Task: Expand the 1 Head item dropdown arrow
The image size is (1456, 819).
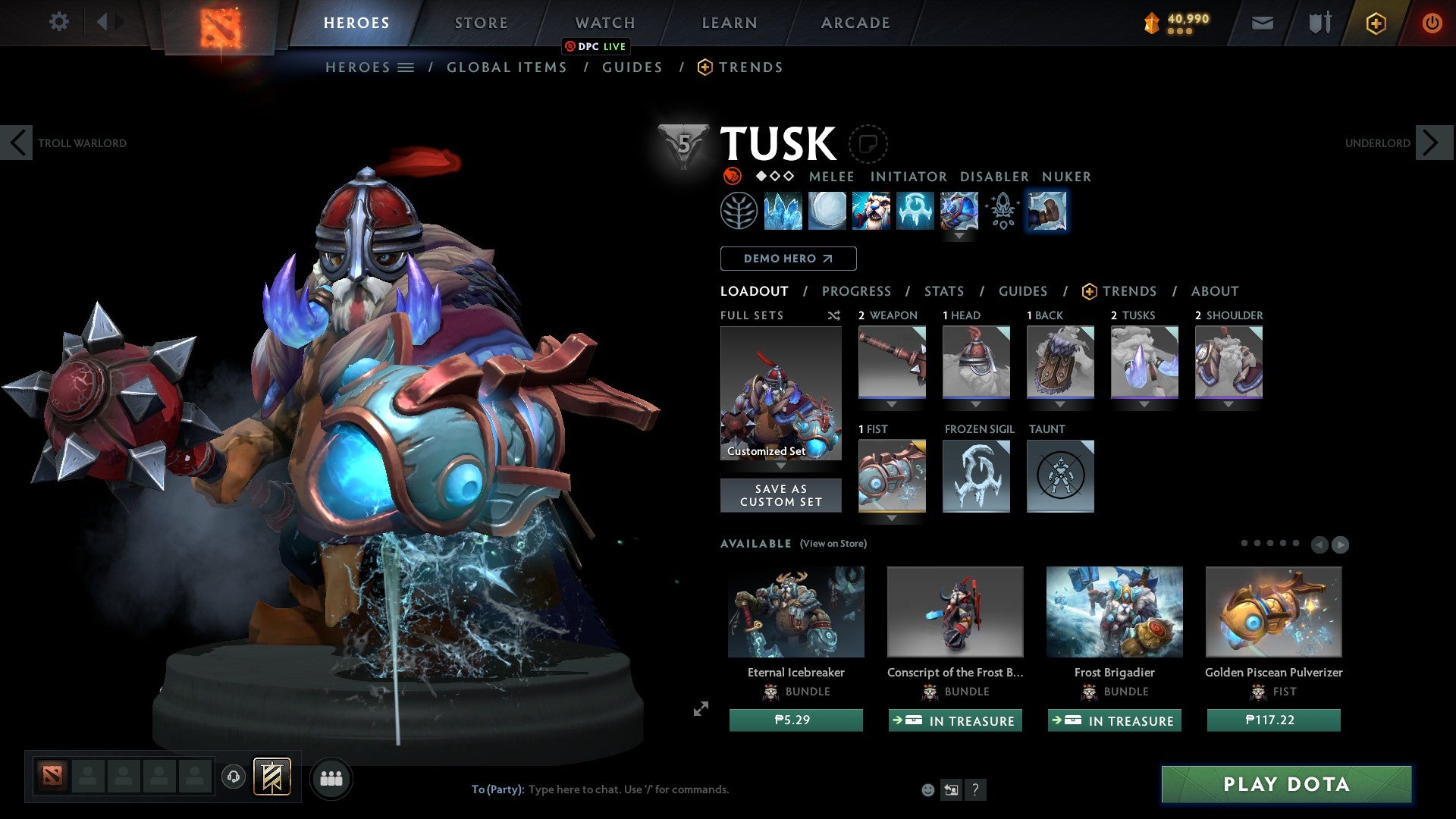Action: [976, 404]
